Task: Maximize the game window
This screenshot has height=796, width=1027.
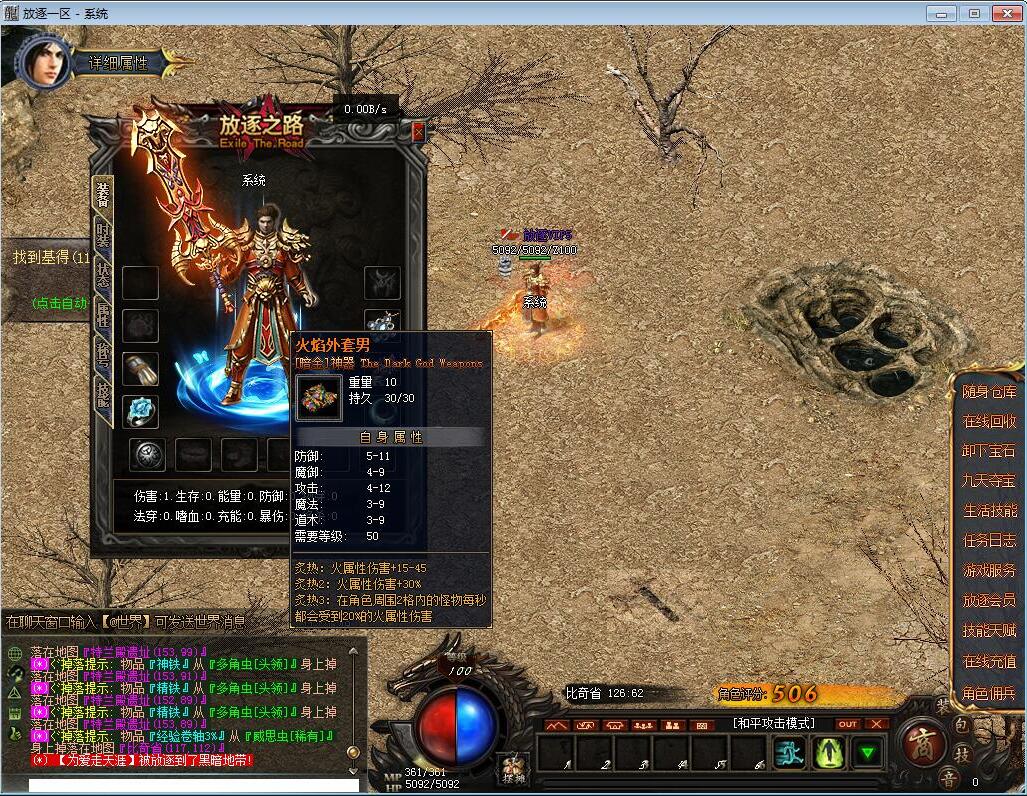Action: coord(973,13)
